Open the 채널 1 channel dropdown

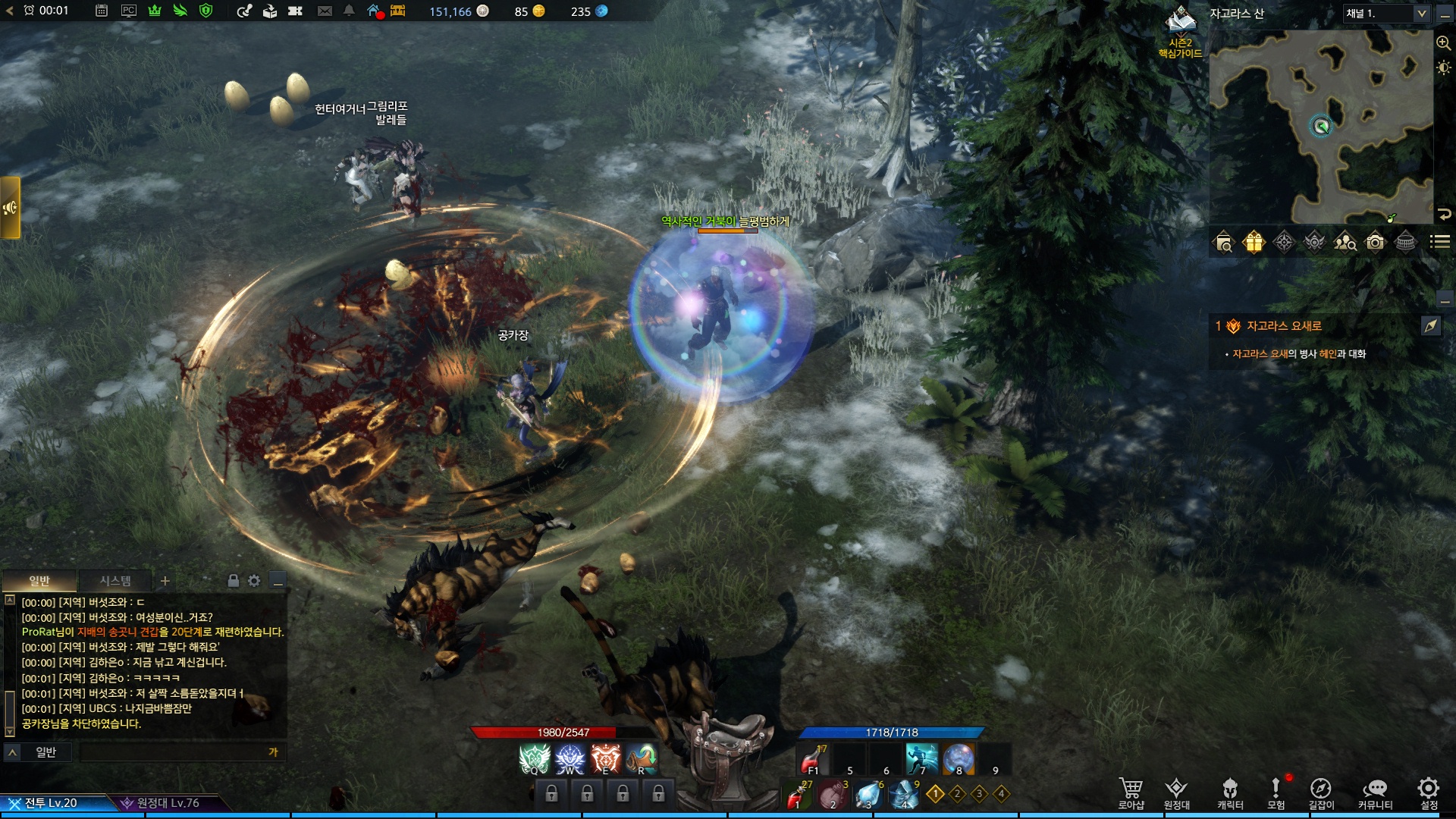tap(1386, 14)
